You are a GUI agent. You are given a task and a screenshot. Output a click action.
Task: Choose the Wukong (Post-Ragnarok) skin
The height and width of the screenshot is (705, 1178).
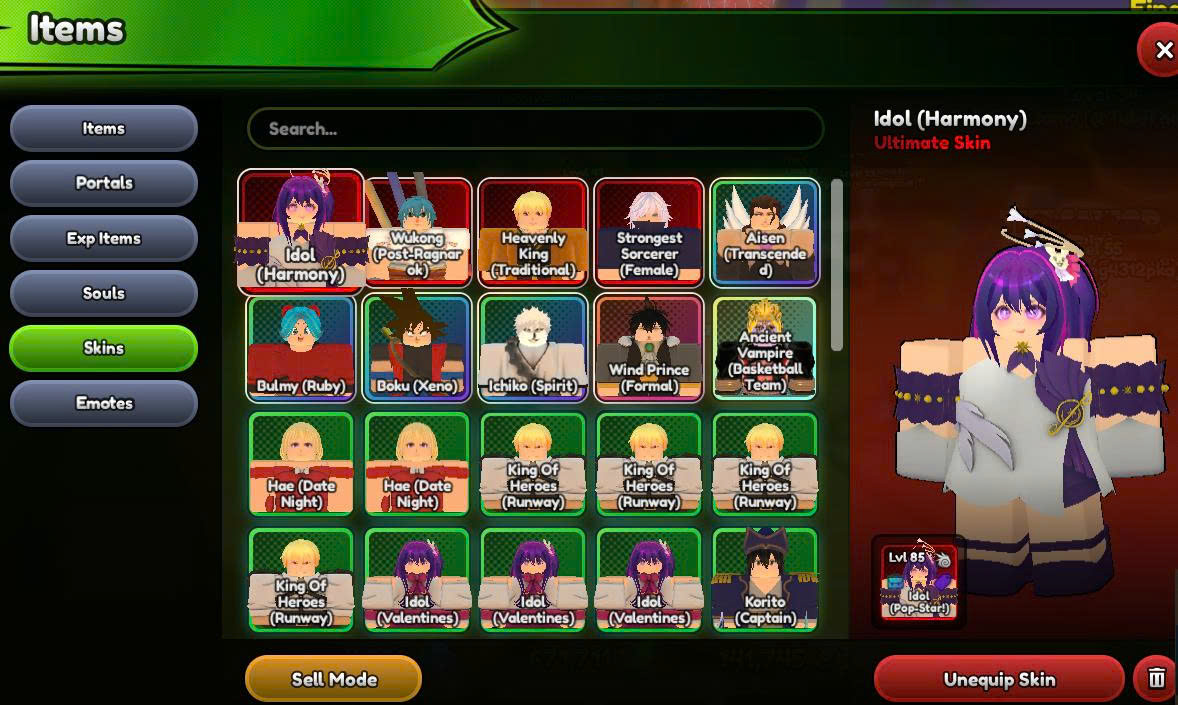(417, 232)
